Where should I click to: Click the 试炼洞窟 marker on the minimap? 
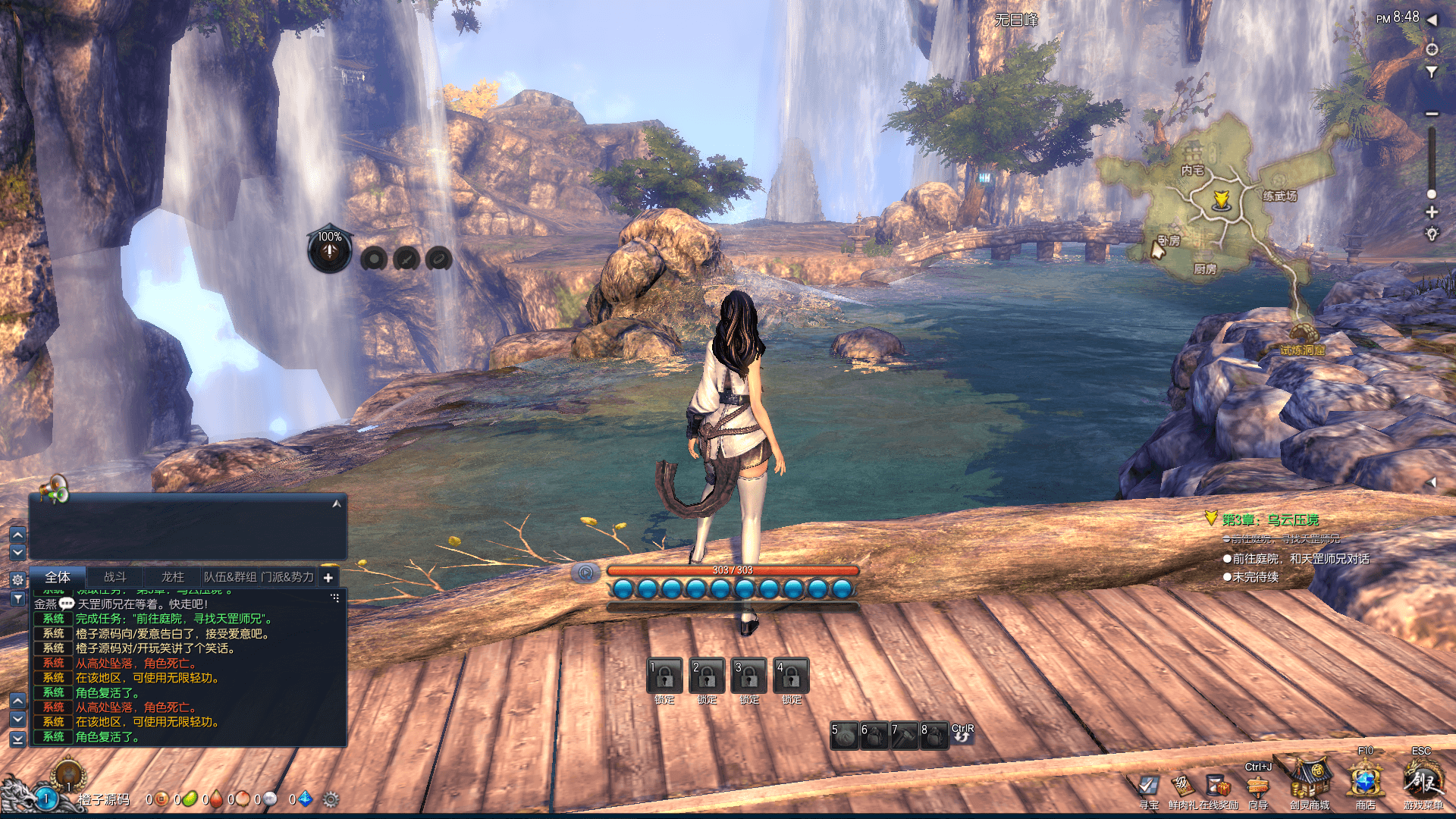click(1303, 340)
